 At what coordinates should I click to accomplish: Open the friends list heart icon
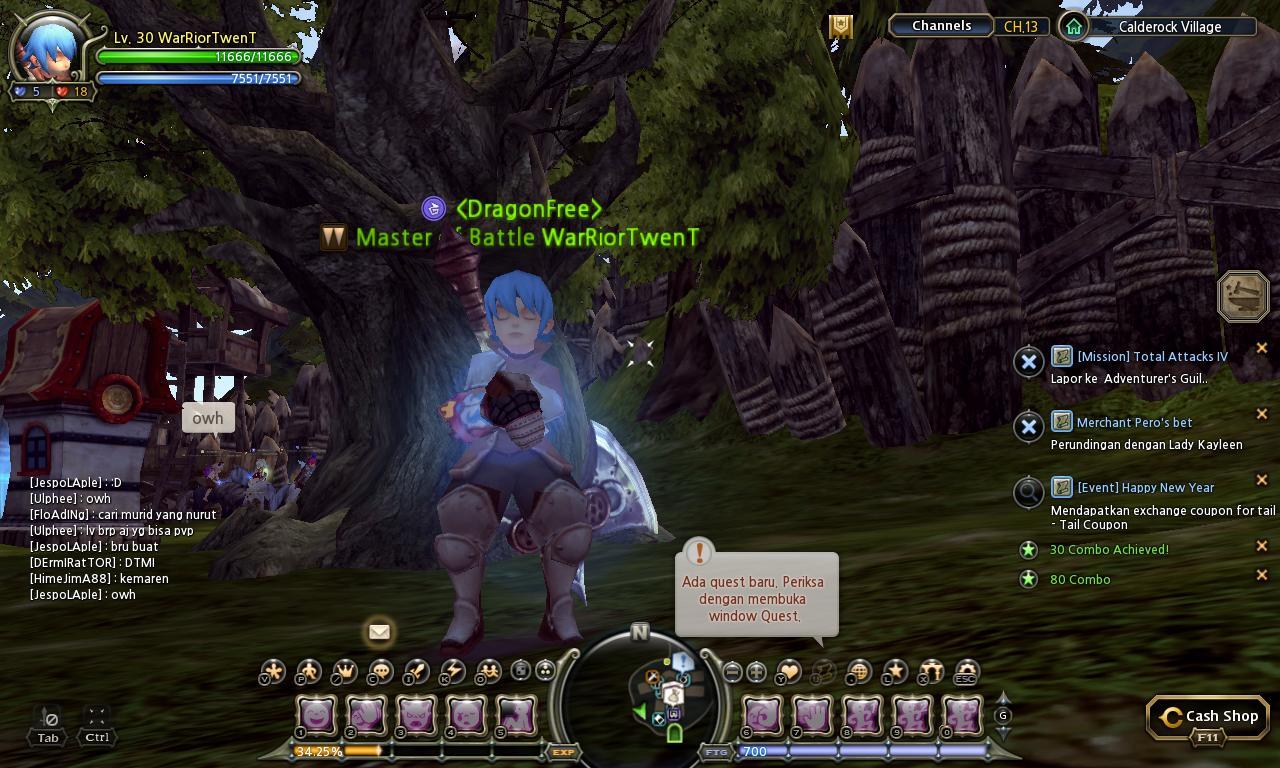pyautogui.click(x=789, y=672)
